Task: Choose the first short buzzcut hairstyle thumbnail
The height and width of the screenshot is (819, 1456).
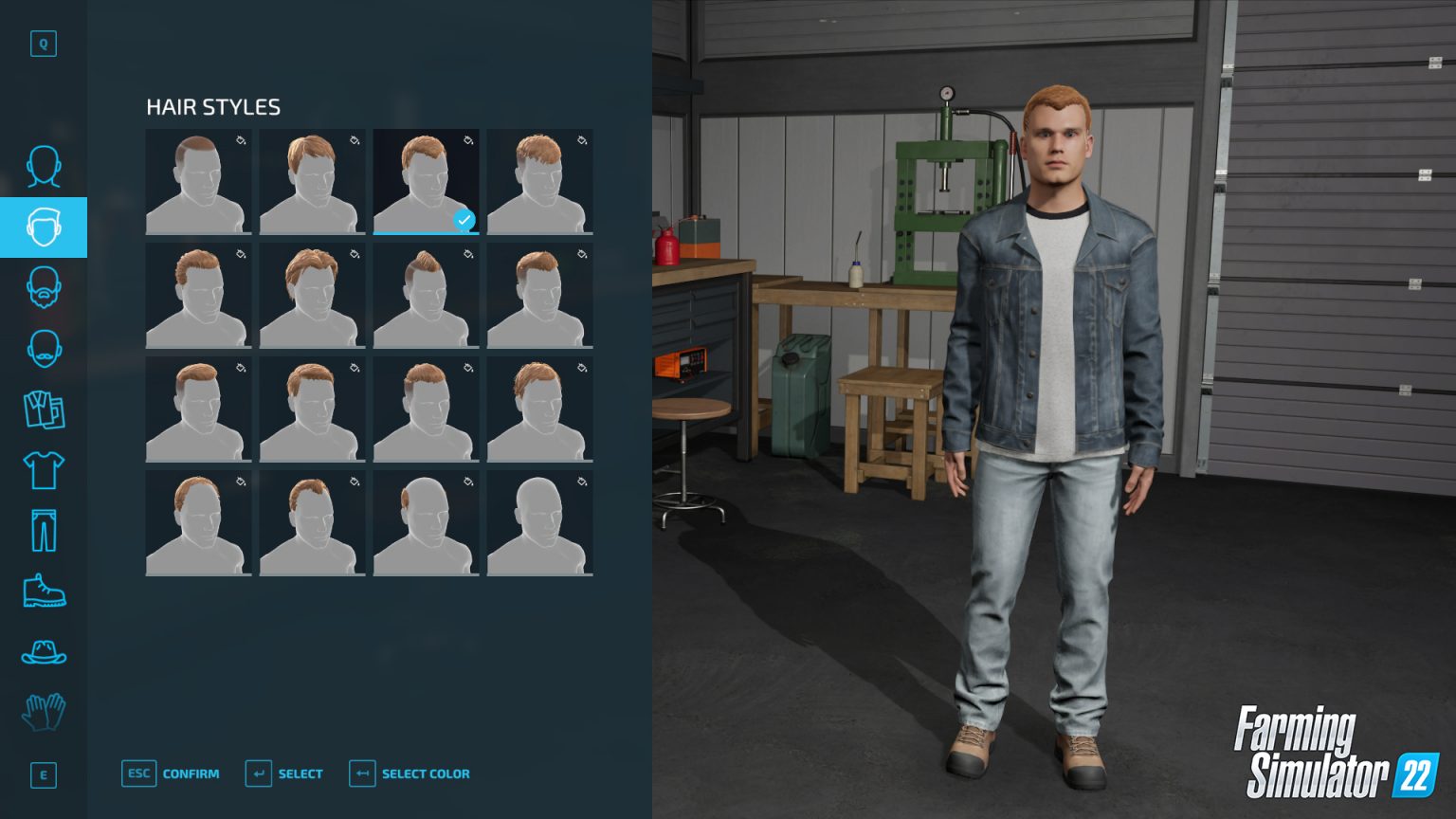Action: (198, 182)
